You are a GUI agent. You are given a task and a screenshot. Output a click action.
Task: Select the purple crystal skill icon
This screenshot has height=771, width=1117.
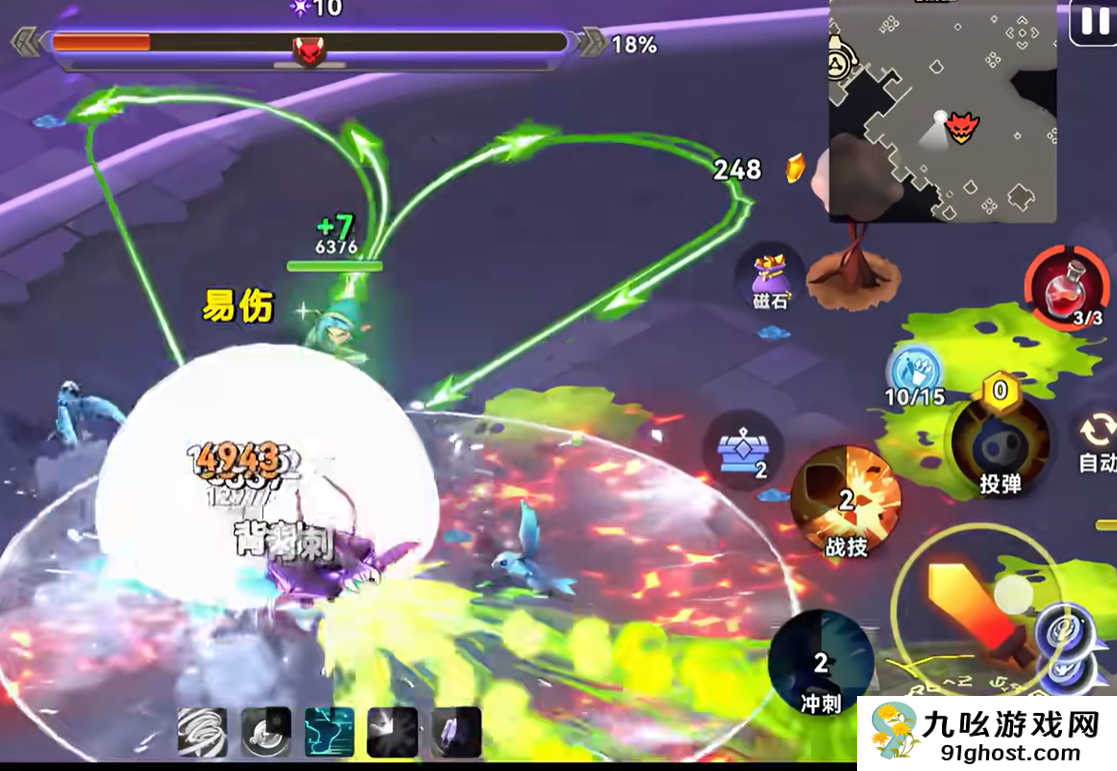click(456, 732)
